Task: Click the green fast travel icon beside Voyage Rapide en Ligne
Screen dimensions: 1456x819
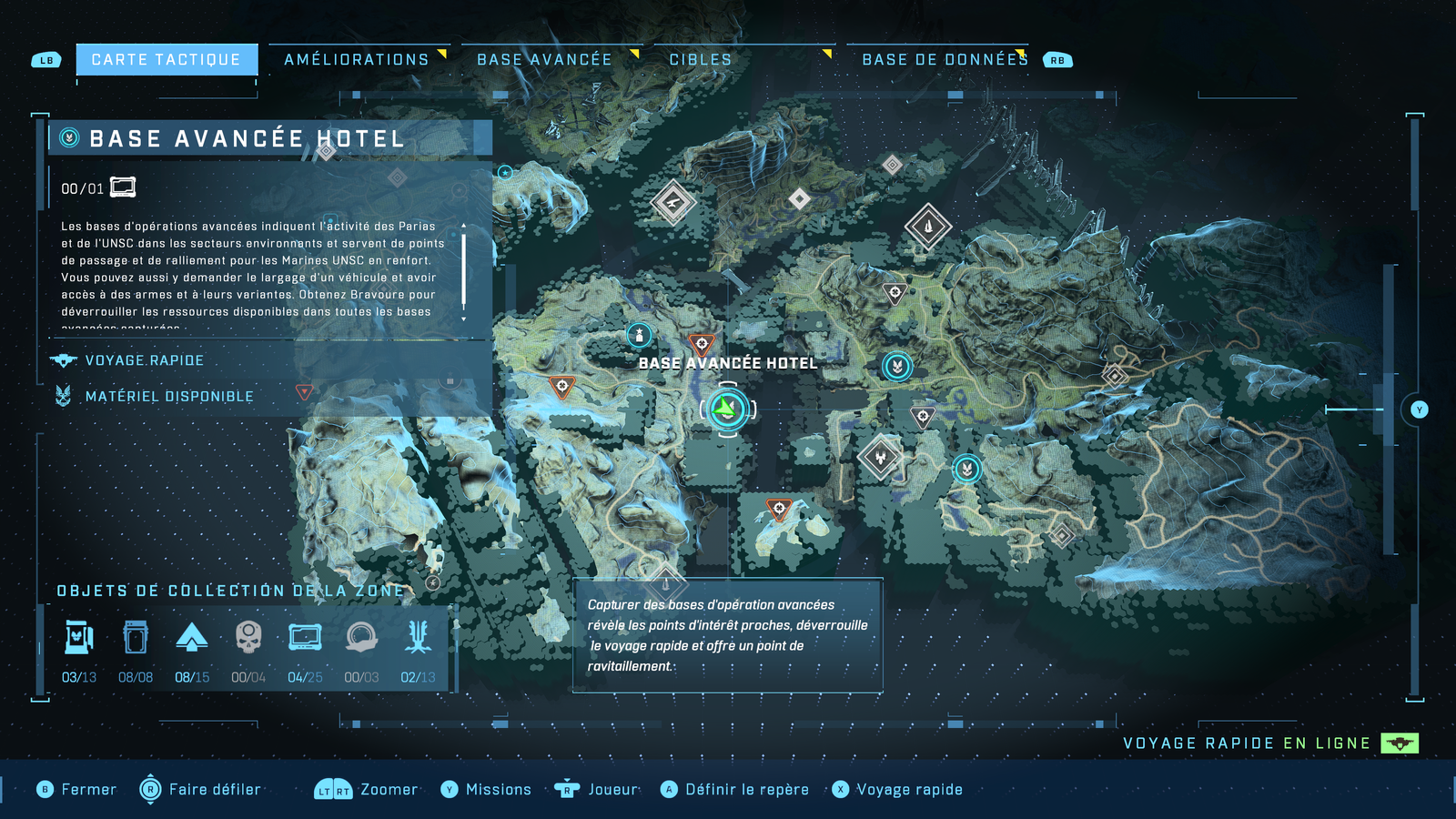Action: click(x=1399, y=743)
